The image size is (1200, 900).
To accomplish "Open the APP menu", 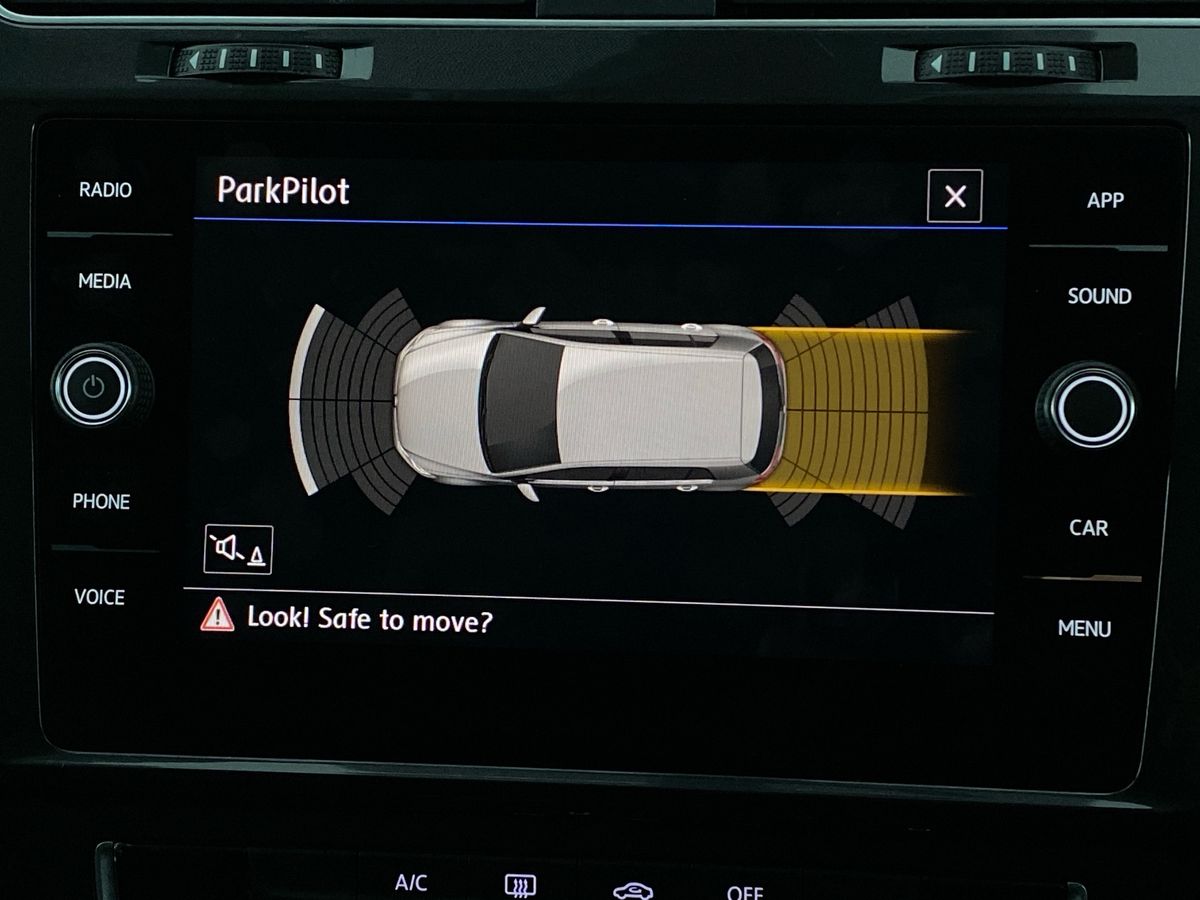I will tap(1105, 200).
